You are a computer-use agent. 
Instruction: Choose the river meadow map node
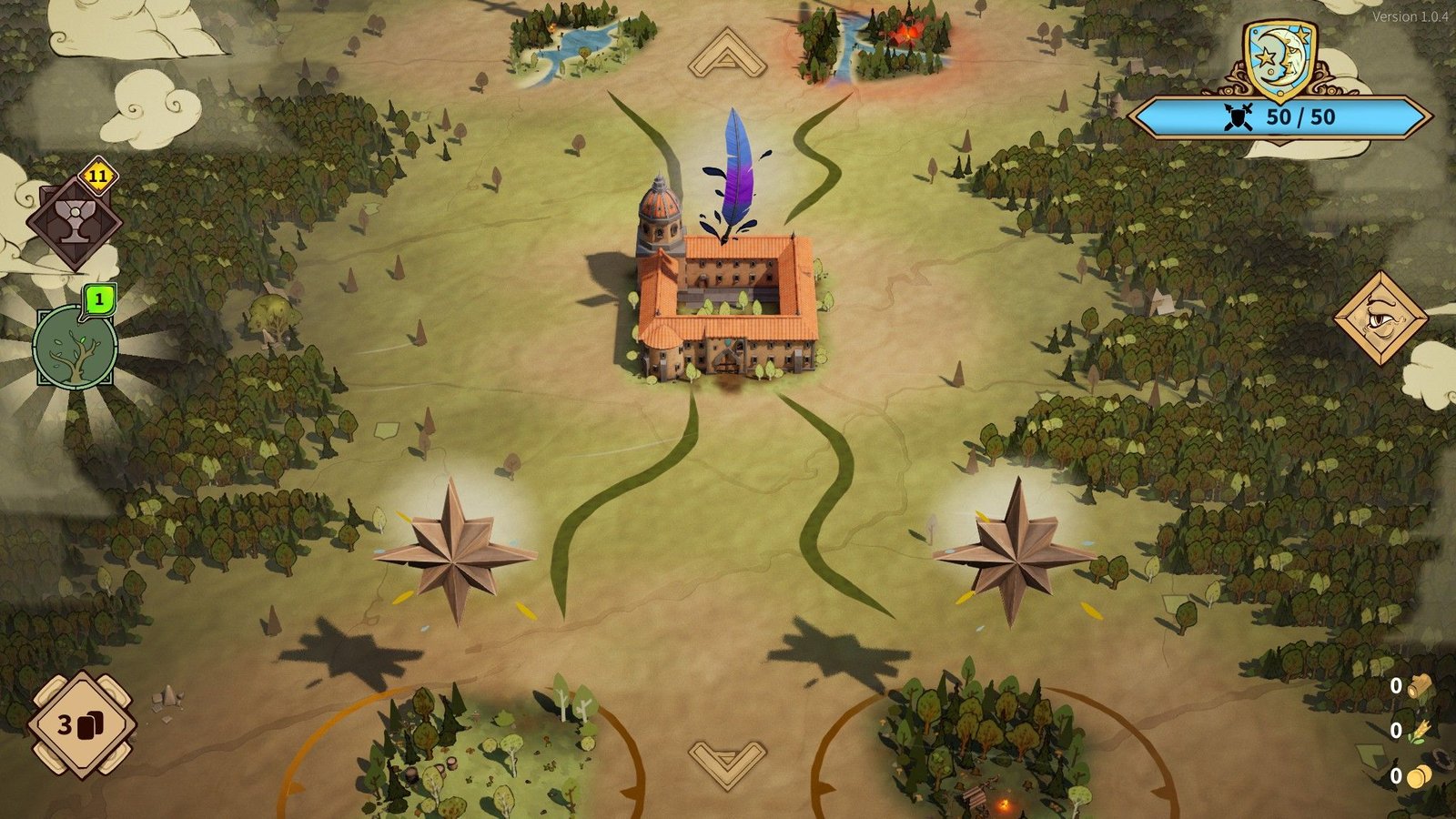pos(581,43)
